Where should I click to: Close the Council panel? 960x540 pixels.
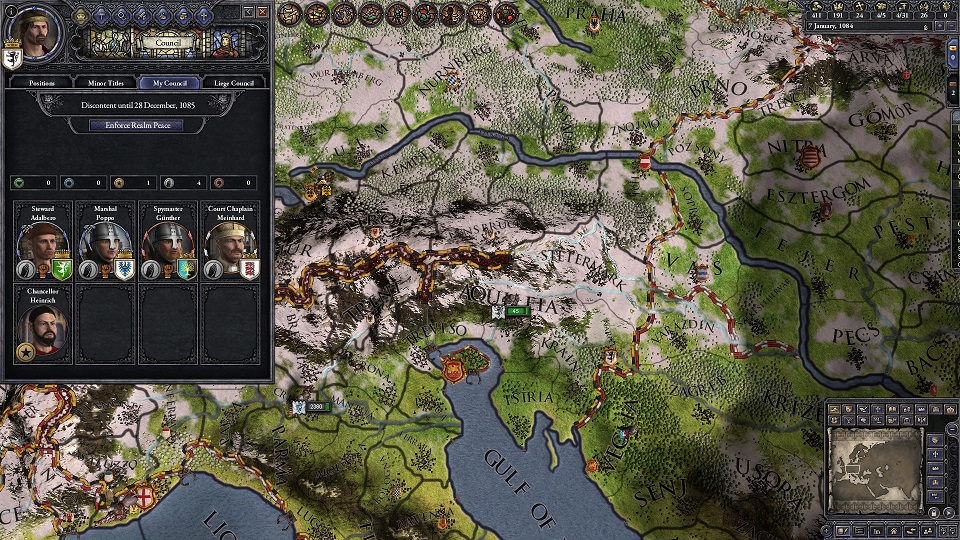(x=264, y=10)
